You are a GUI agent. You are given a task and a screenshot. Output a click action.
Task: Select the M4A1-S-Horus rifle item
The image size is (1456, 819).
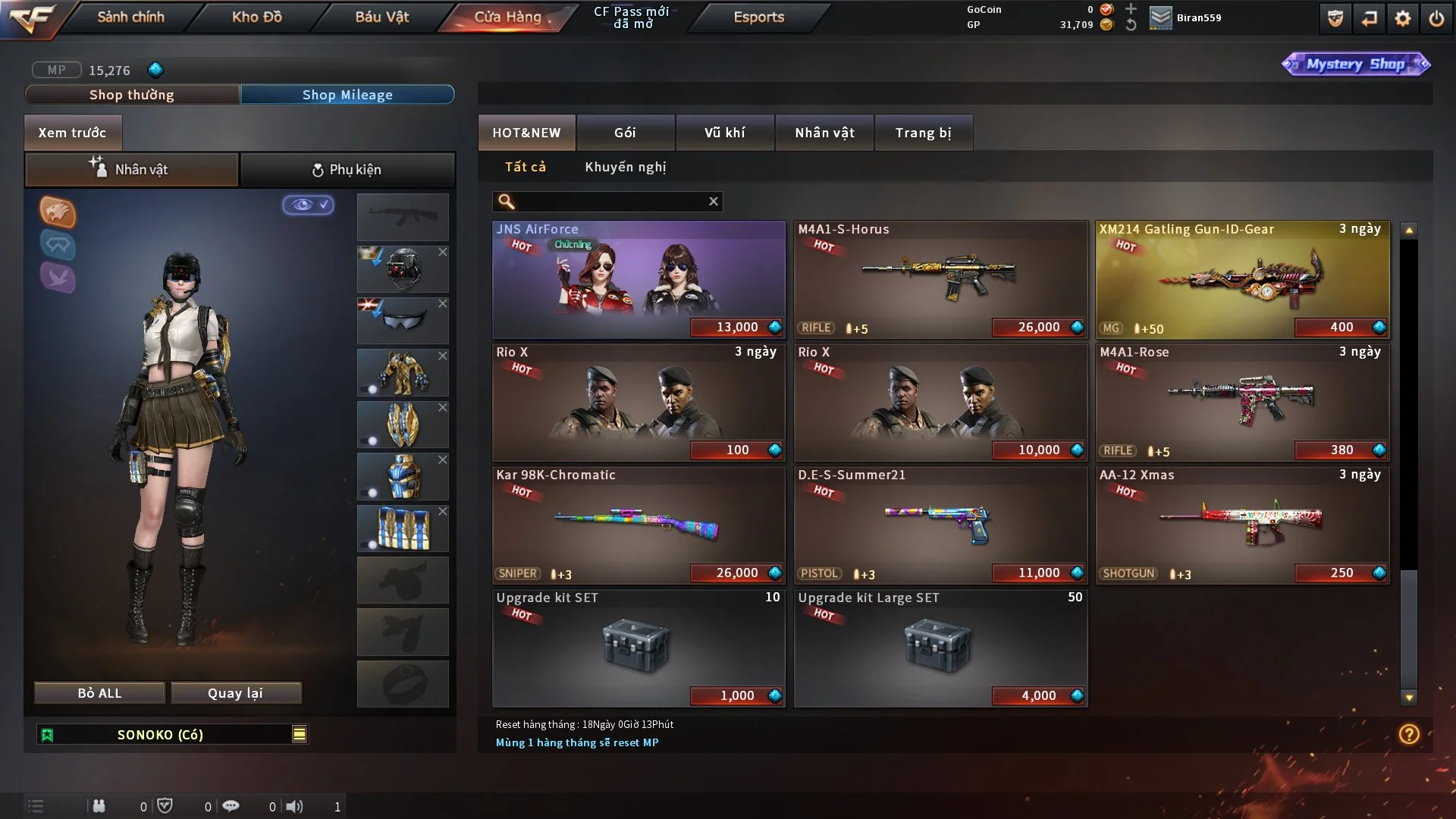tap(940, 279)
